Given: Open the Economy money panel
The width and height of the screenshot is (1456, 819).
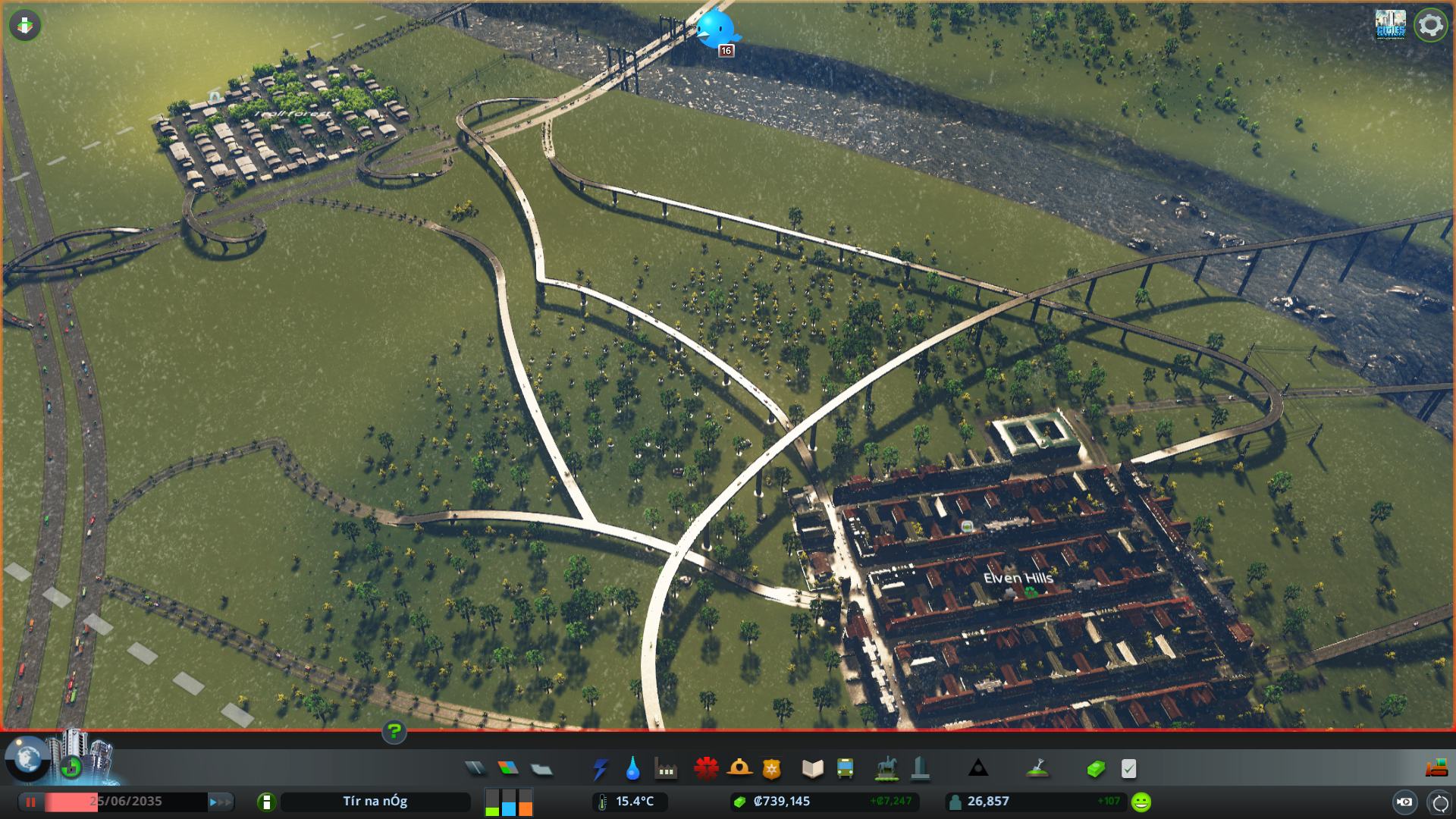Looking at the screenshot, I should tap(1096, 769).
